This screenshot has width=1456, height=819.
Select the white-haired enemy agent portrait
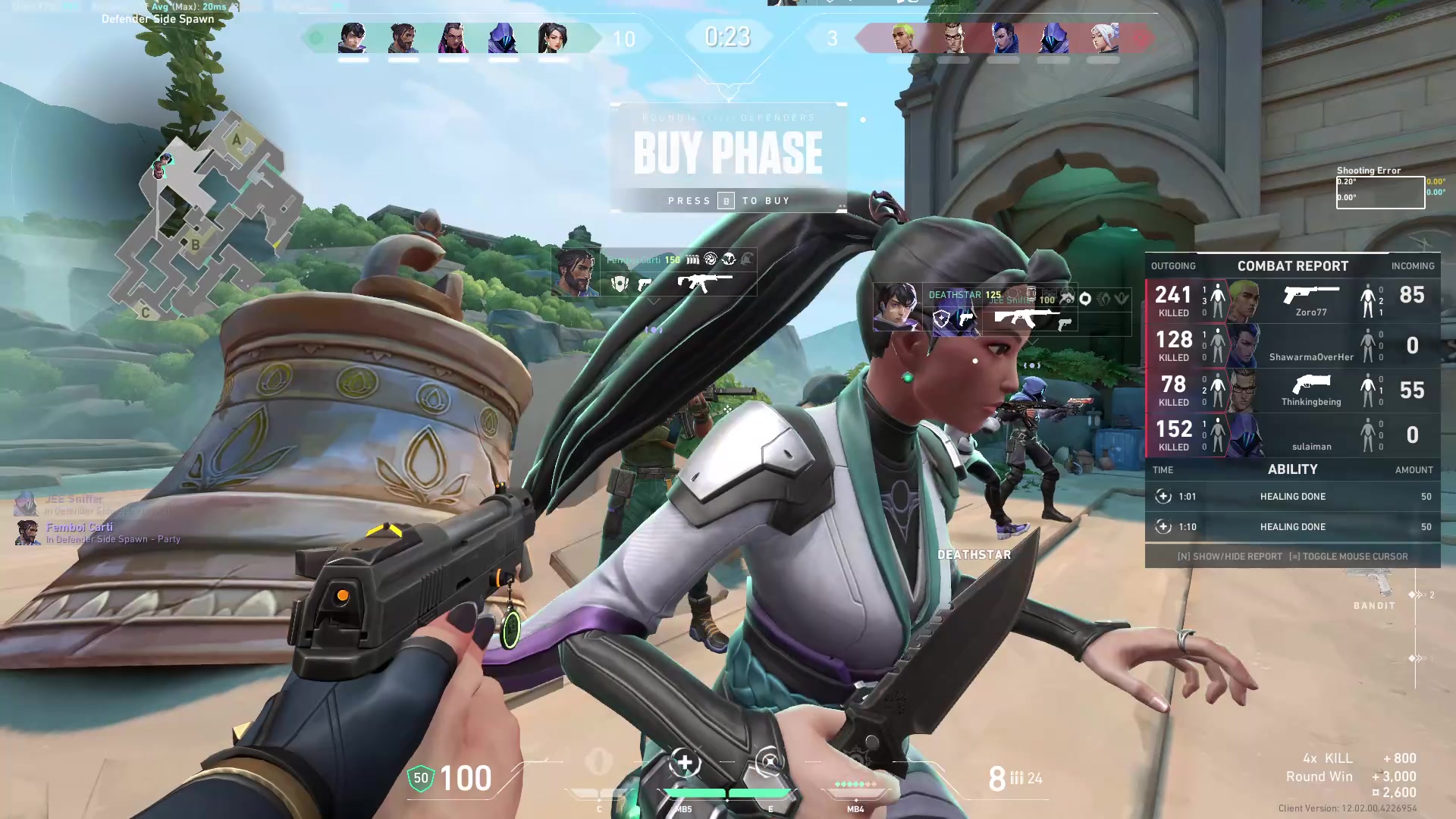[1103, 38]
